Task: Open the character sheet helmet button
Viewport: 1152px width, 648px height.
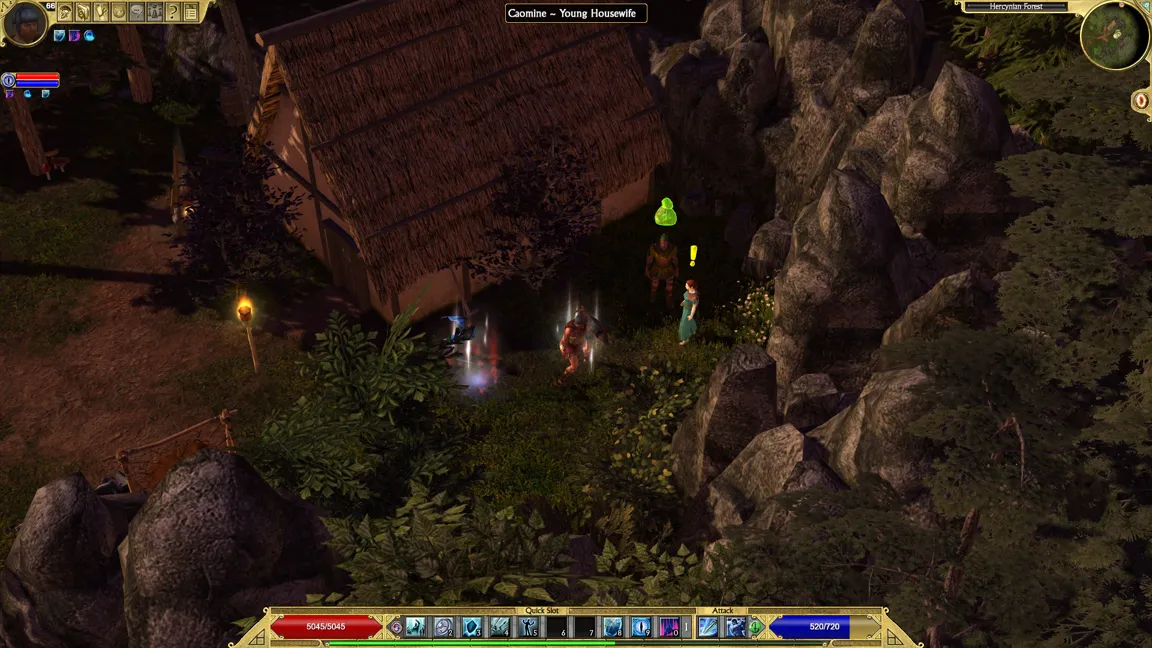Action: point(66,12)
